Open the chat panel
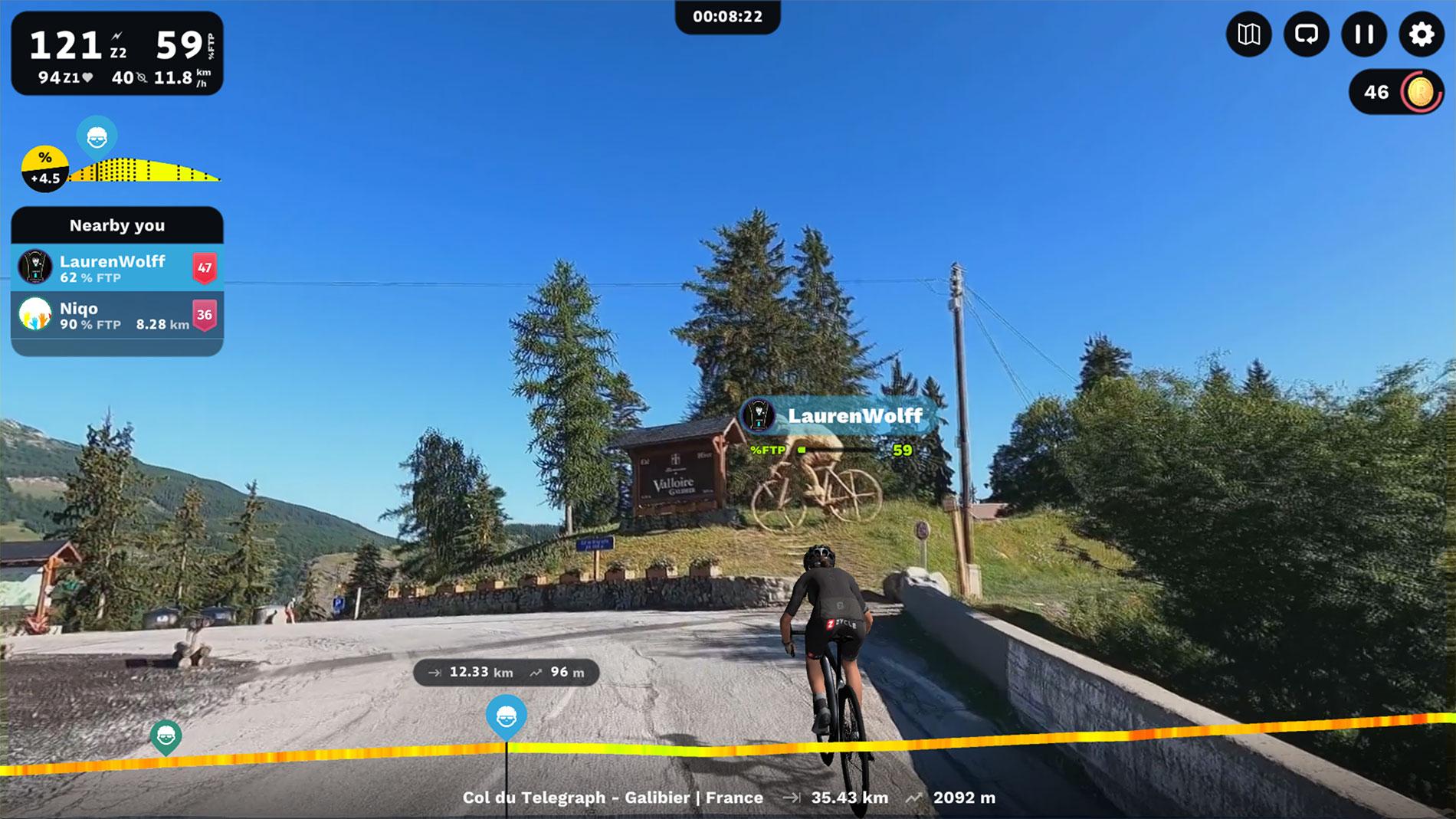The height and width of the screenshot is (819, 1456). click(1307, 34)
